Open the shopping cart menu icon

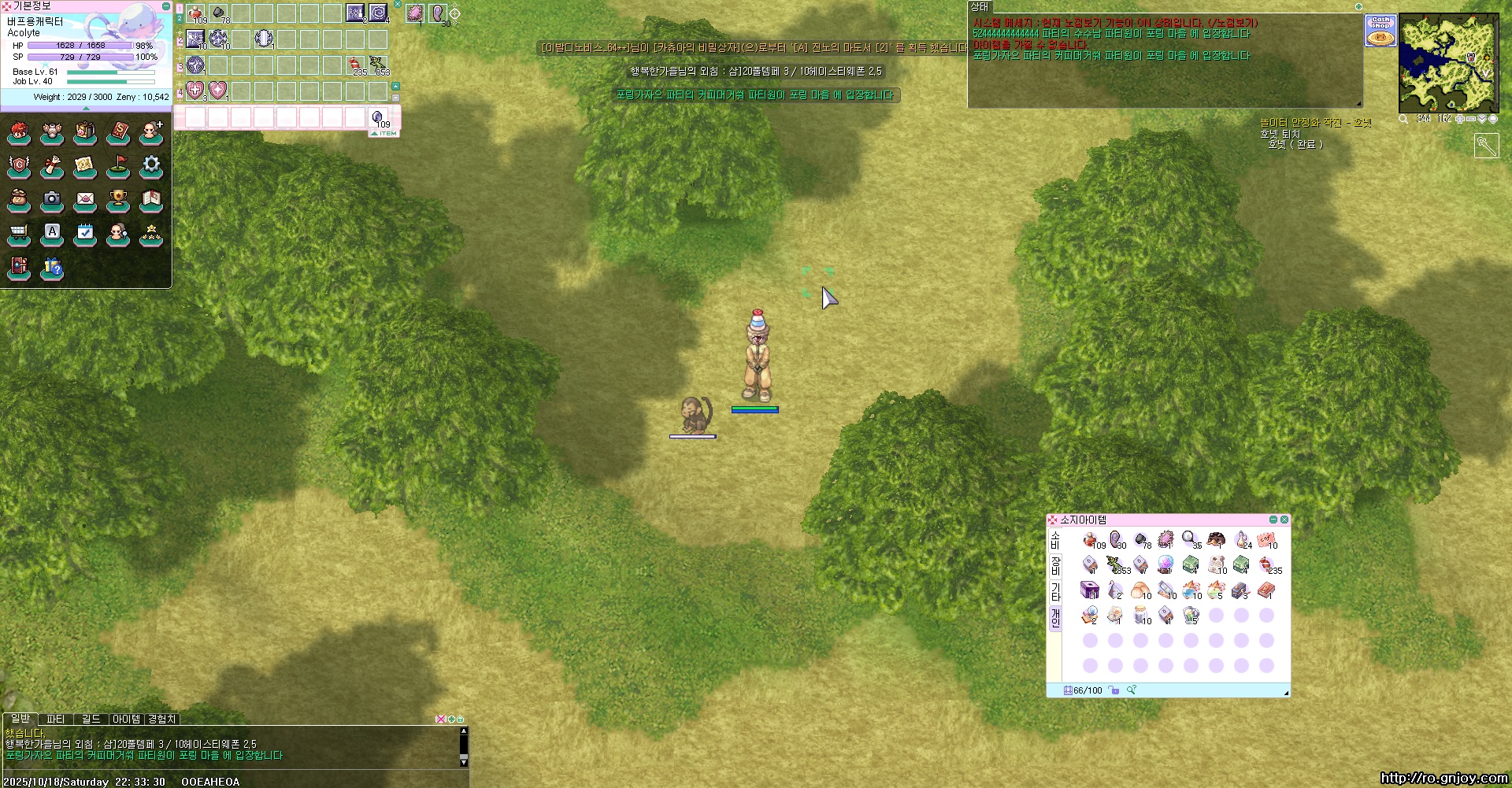pos(19,234)
